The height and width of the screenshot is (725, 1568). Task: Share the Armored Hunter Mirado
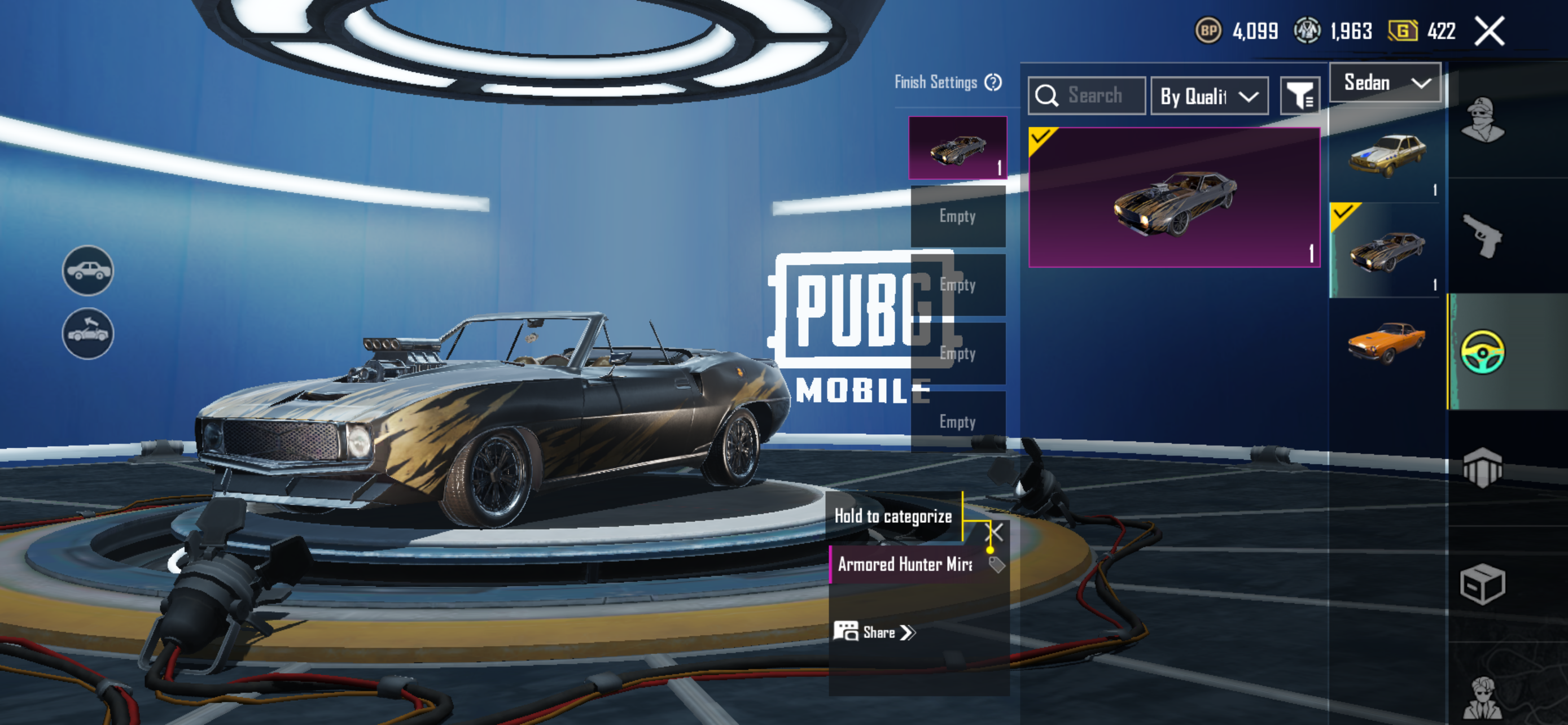875,632
